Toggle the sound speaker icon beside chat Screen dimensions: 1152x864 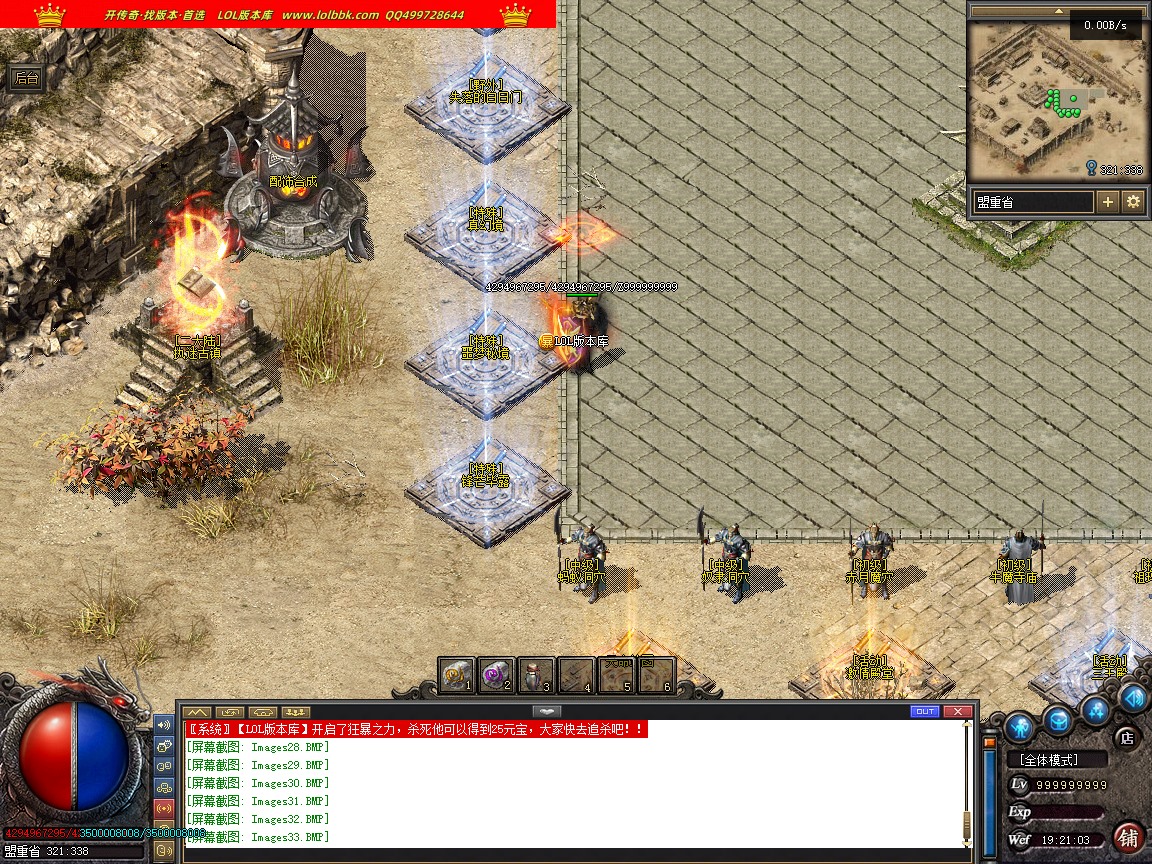coord(164,724)
